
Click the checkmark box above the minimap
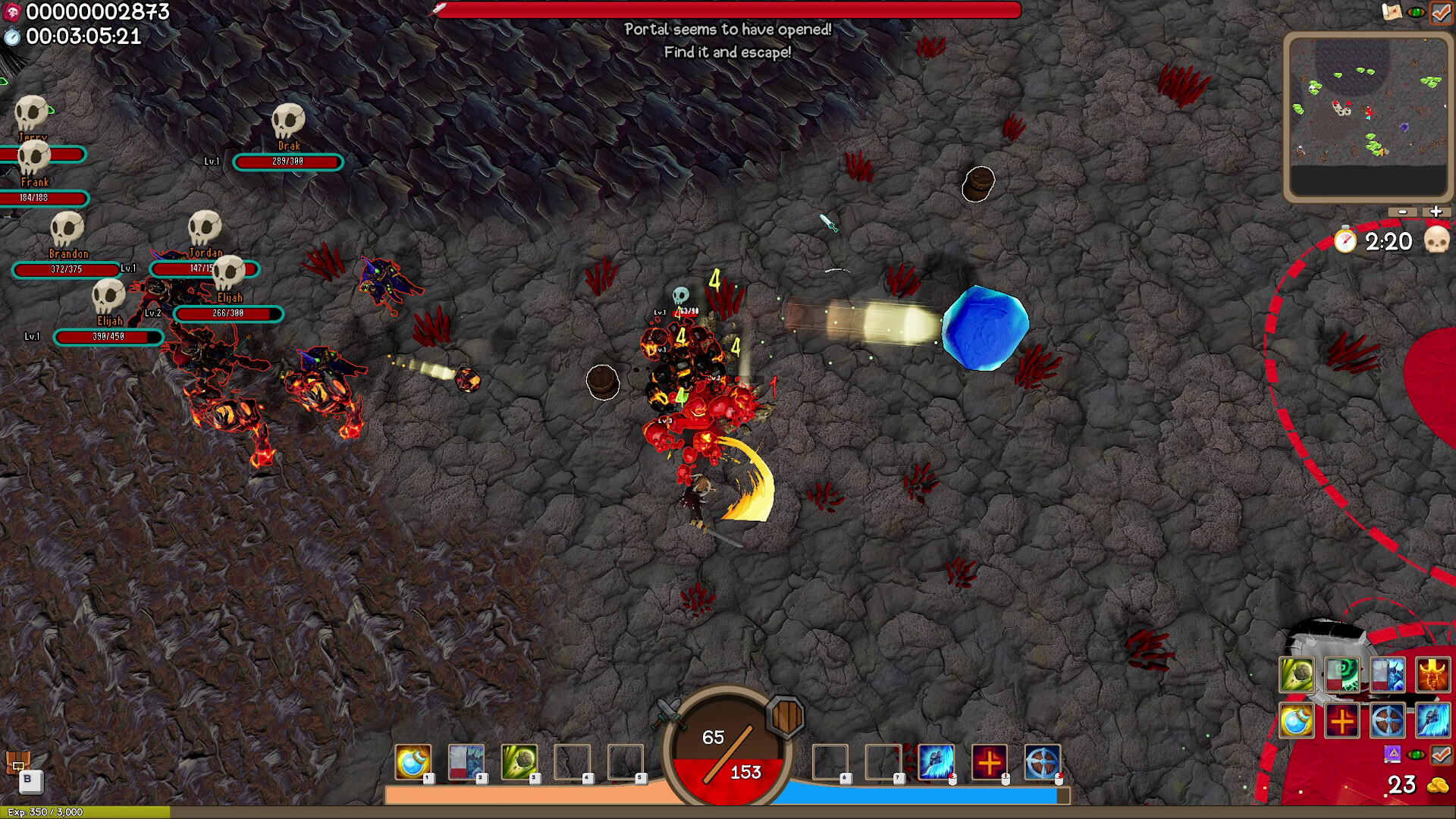(1441, 12)
